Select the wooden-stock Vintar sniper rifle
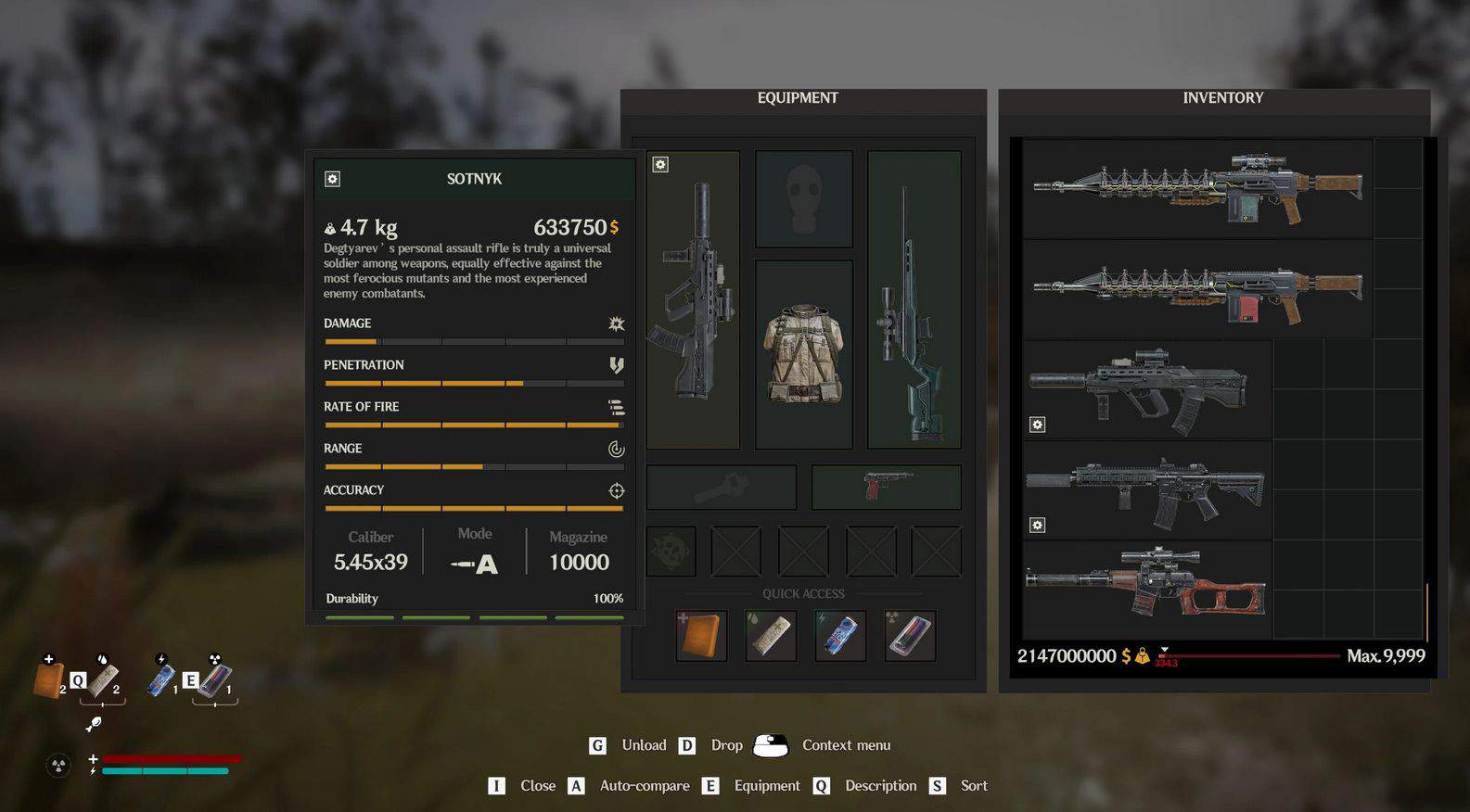 click(1146, 590)
